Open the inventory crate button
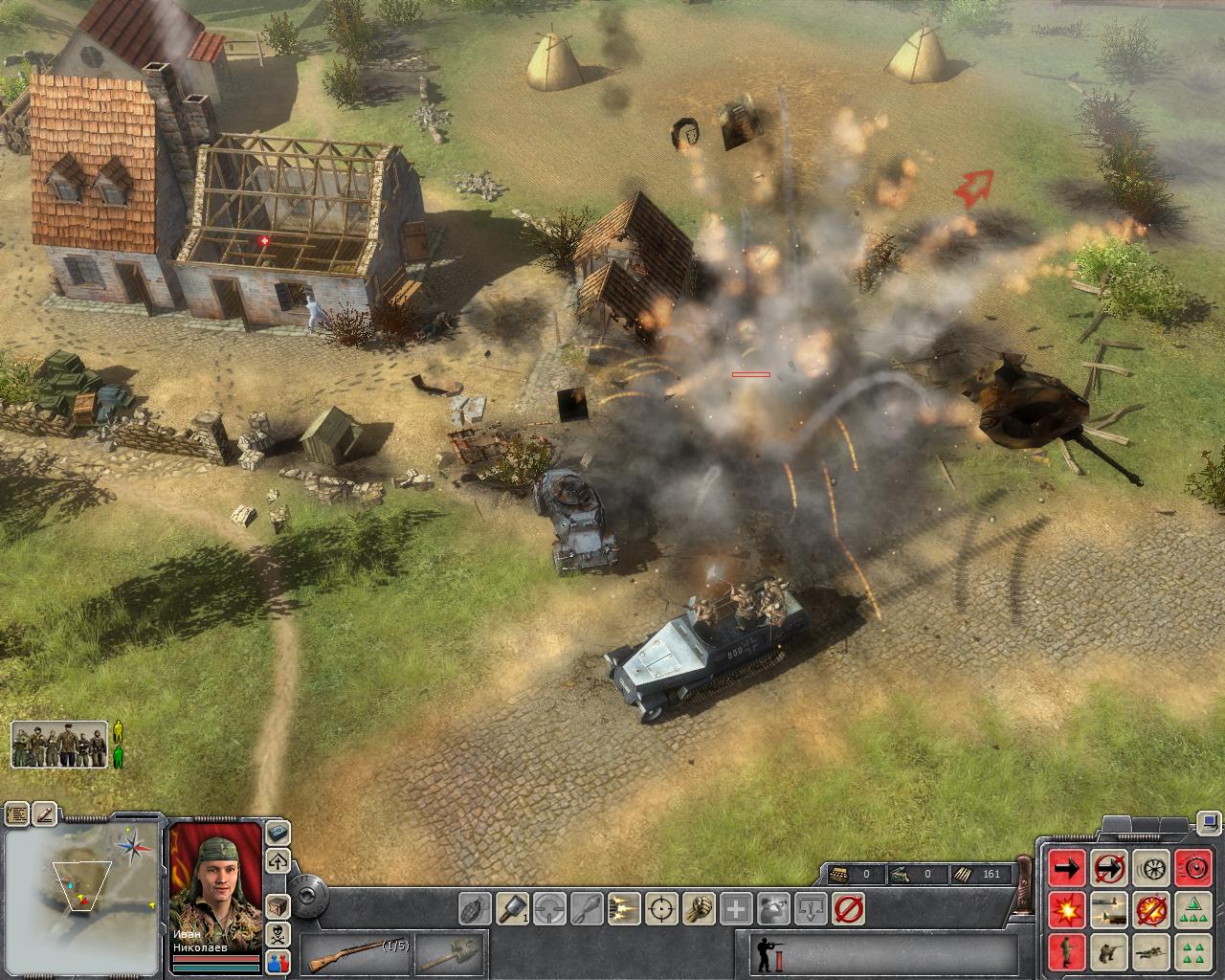Screen dimensions: 1225x980 tap(278, 905)
